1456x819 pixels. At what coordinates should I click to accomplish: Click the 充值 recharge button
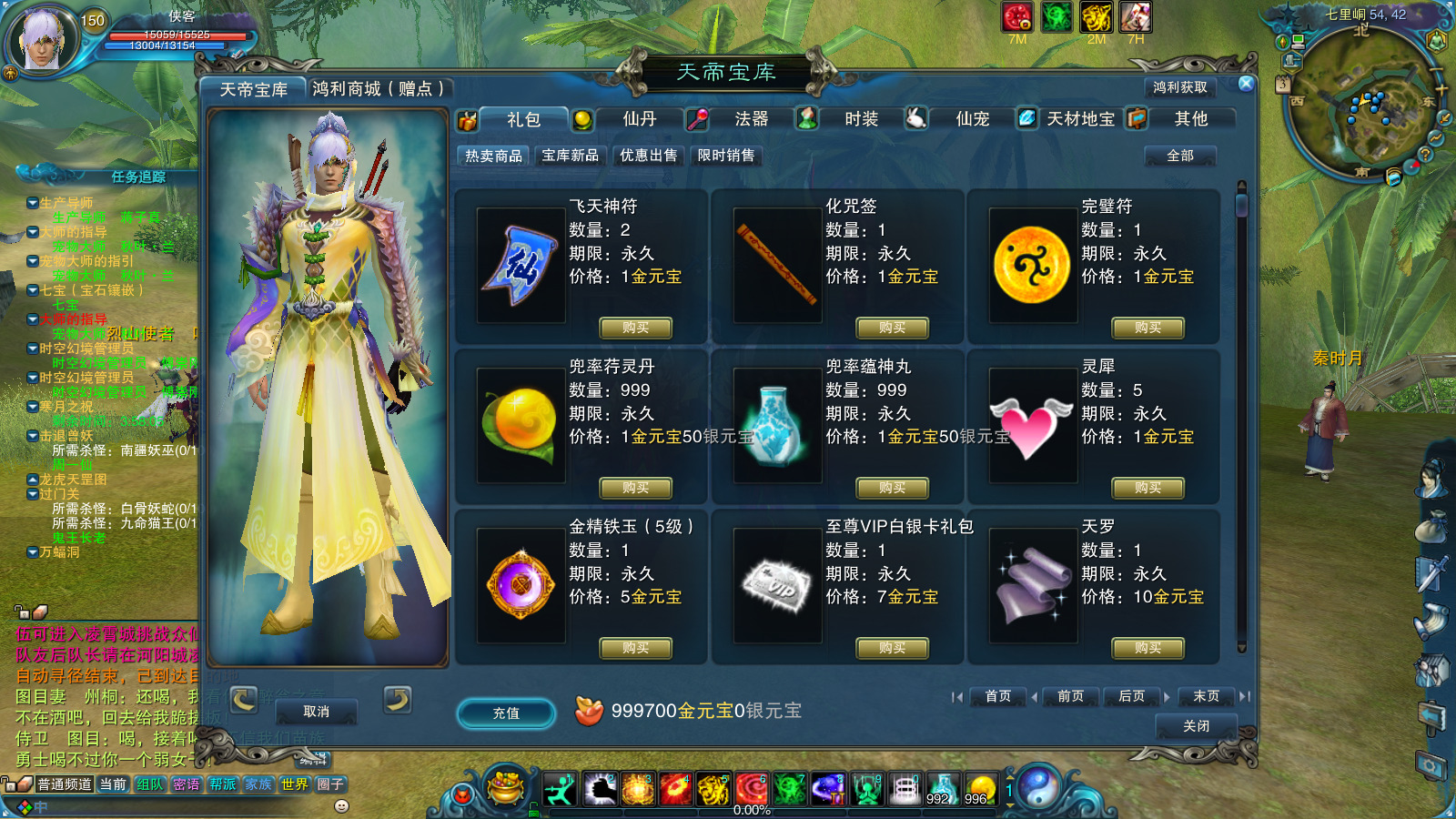pos(505,713)
